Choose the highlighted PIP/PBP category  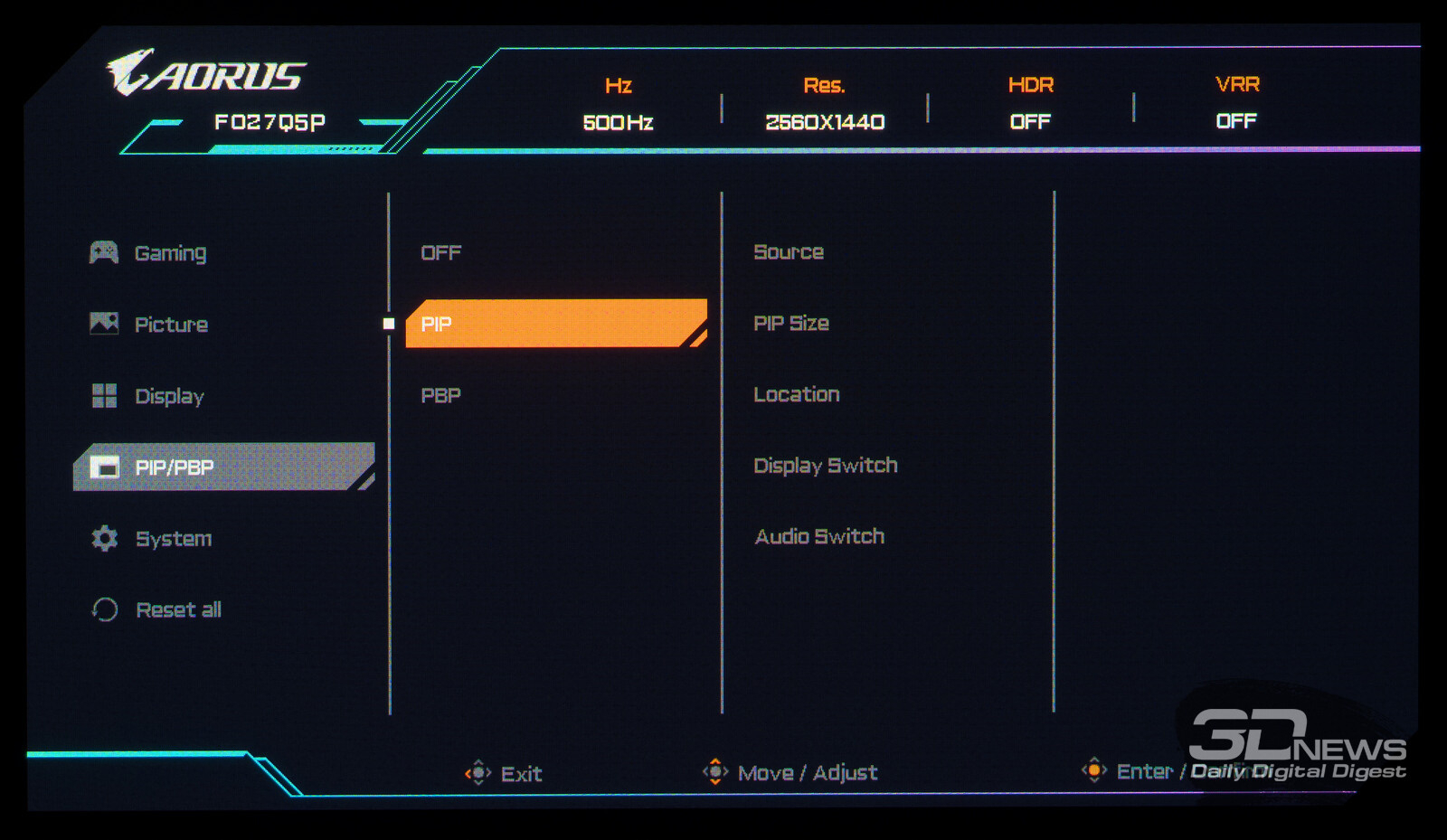222,467
